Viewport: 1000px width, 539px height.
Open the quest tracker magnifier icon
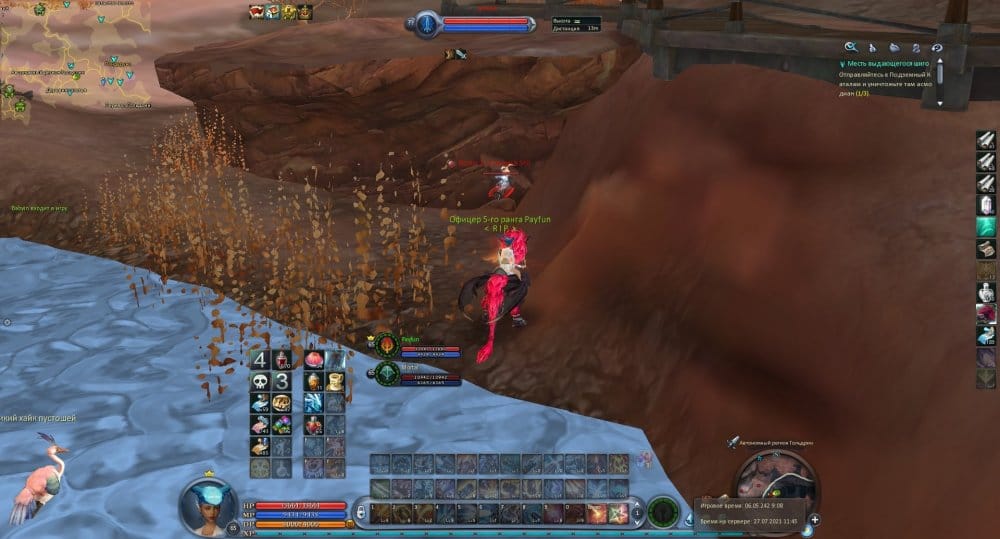tap(850, 47)
